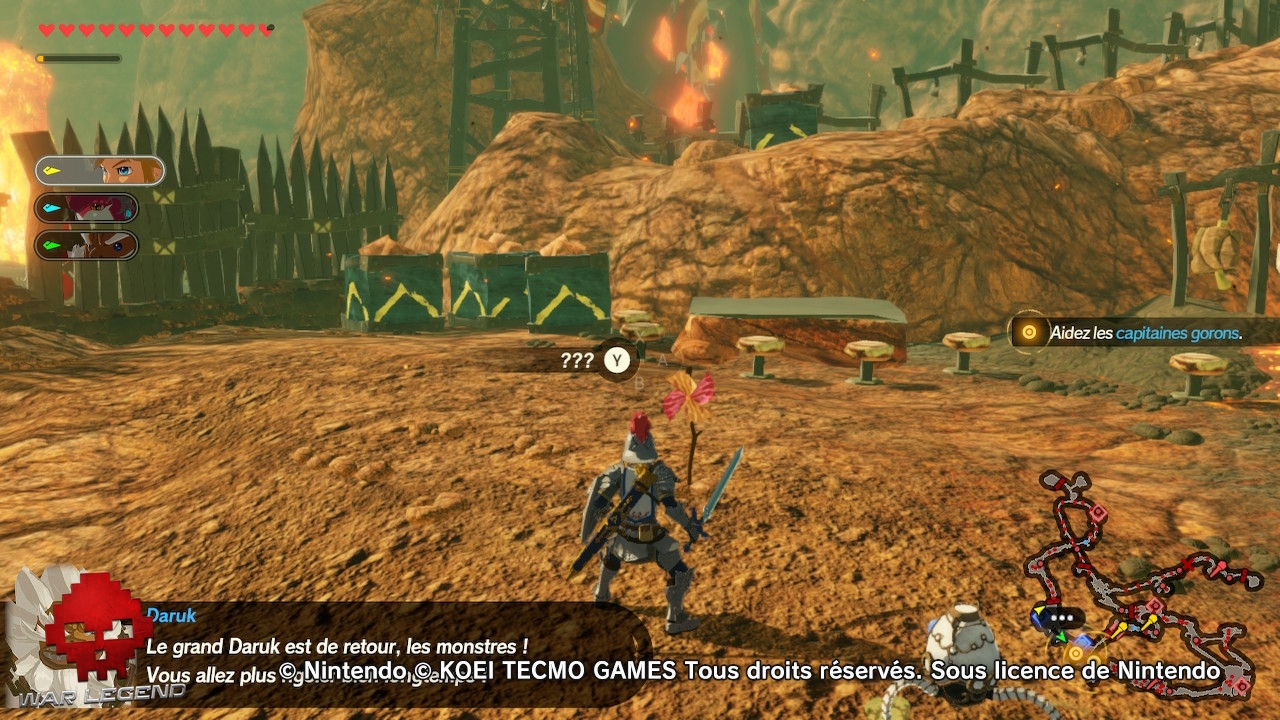The height and width of the screenshot is (720, 1280).
Task: Expand the ??? unknown objective label
Action: [576, 360]
